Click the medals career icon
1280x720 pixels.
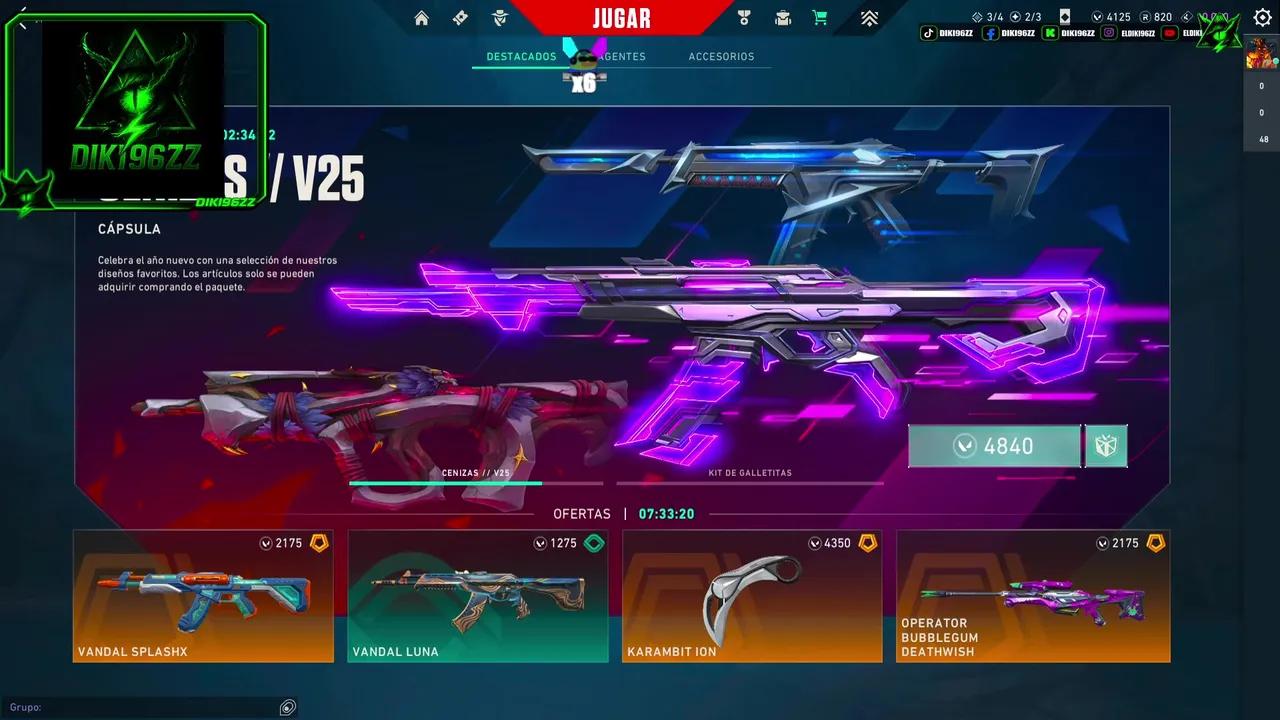(743, 17)
